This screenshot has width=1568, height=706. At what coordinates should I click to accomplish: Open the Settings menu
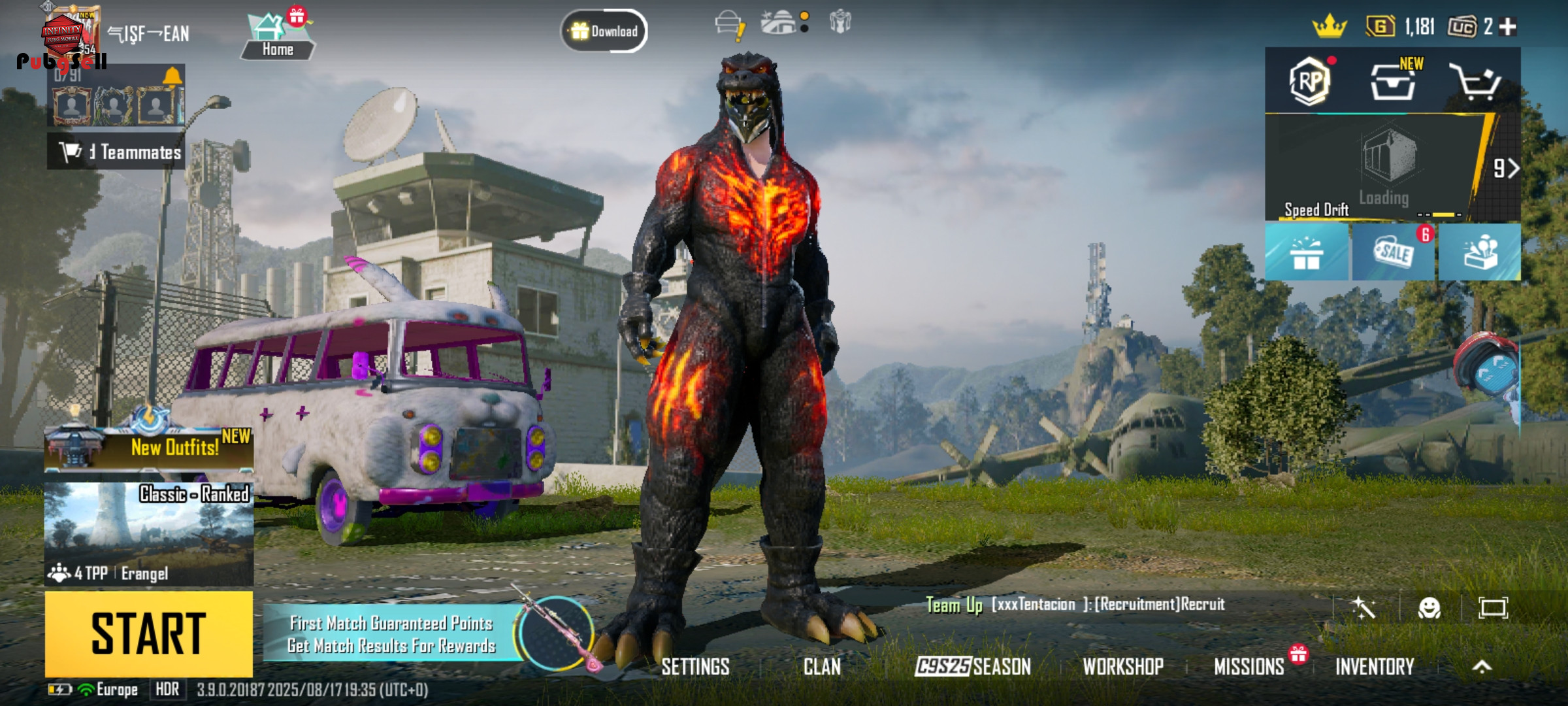pyautogui.click(x=695, y=667)
